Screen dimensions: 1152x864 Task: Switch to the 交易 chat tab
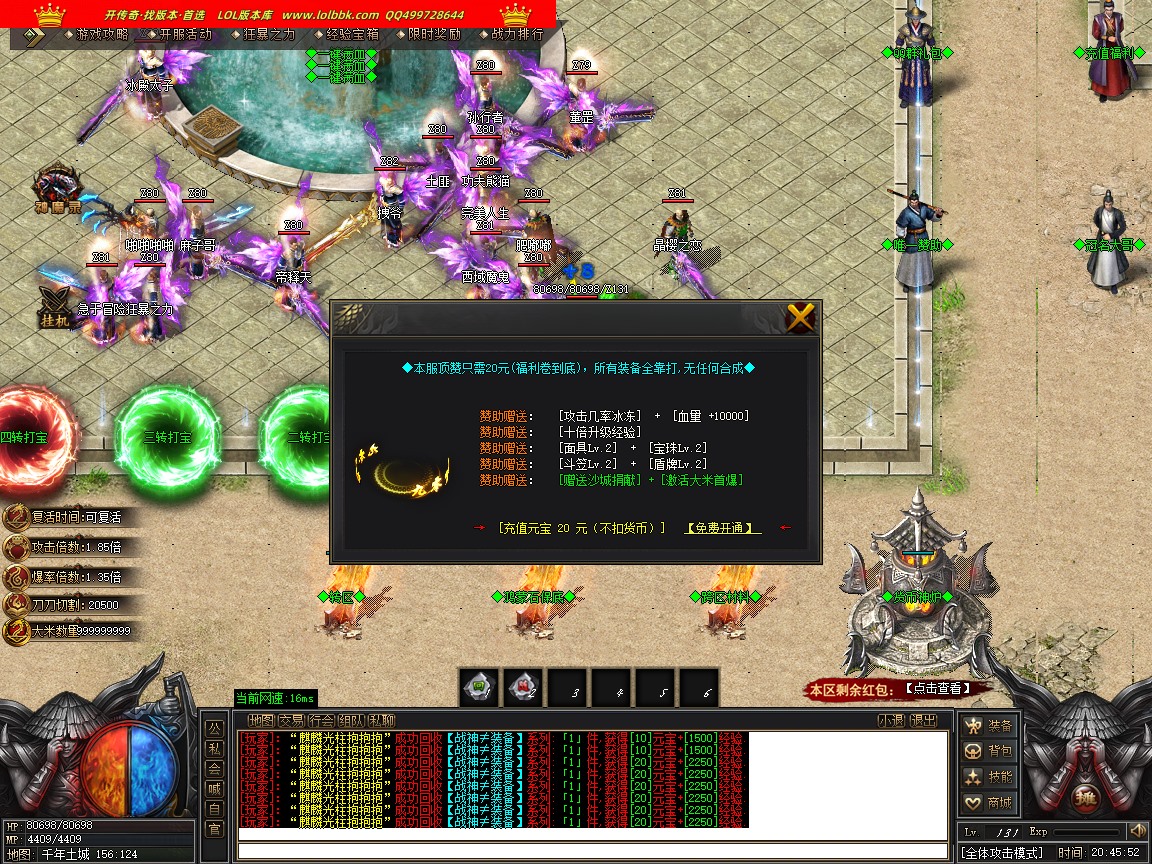click(x=292, y=720)
